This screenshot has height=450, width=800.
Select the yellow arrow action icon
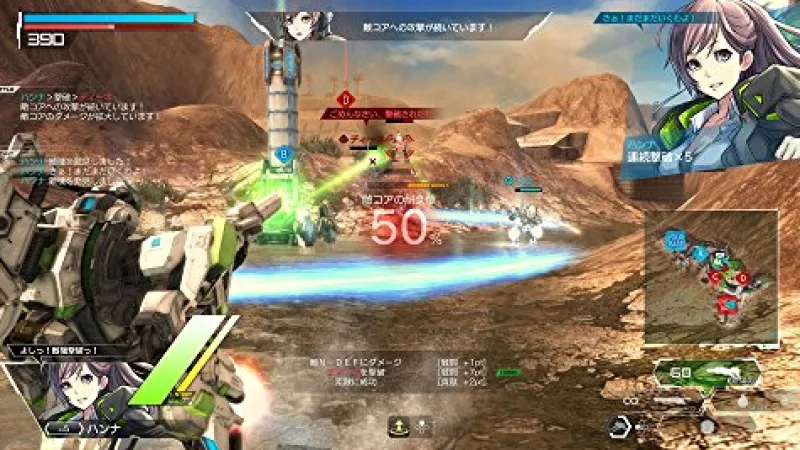[x=398, y=428]
